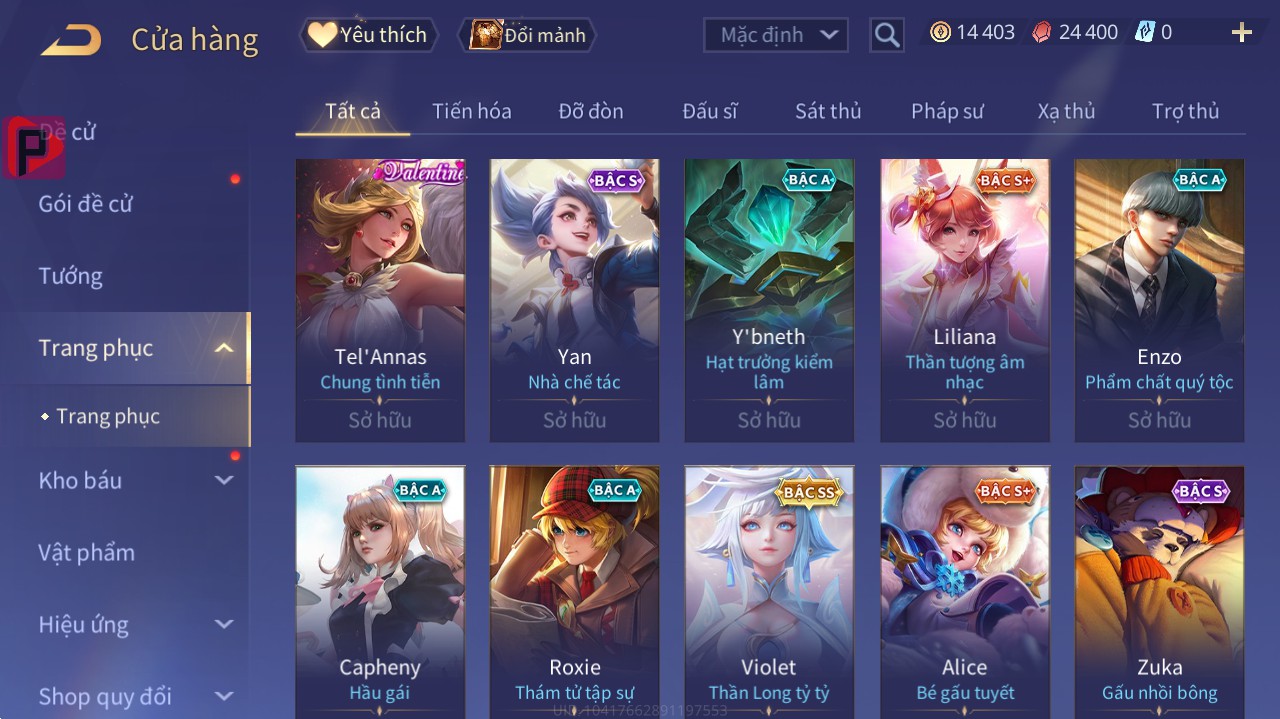Open the Yêu thích favorites list

coord(368,35)
